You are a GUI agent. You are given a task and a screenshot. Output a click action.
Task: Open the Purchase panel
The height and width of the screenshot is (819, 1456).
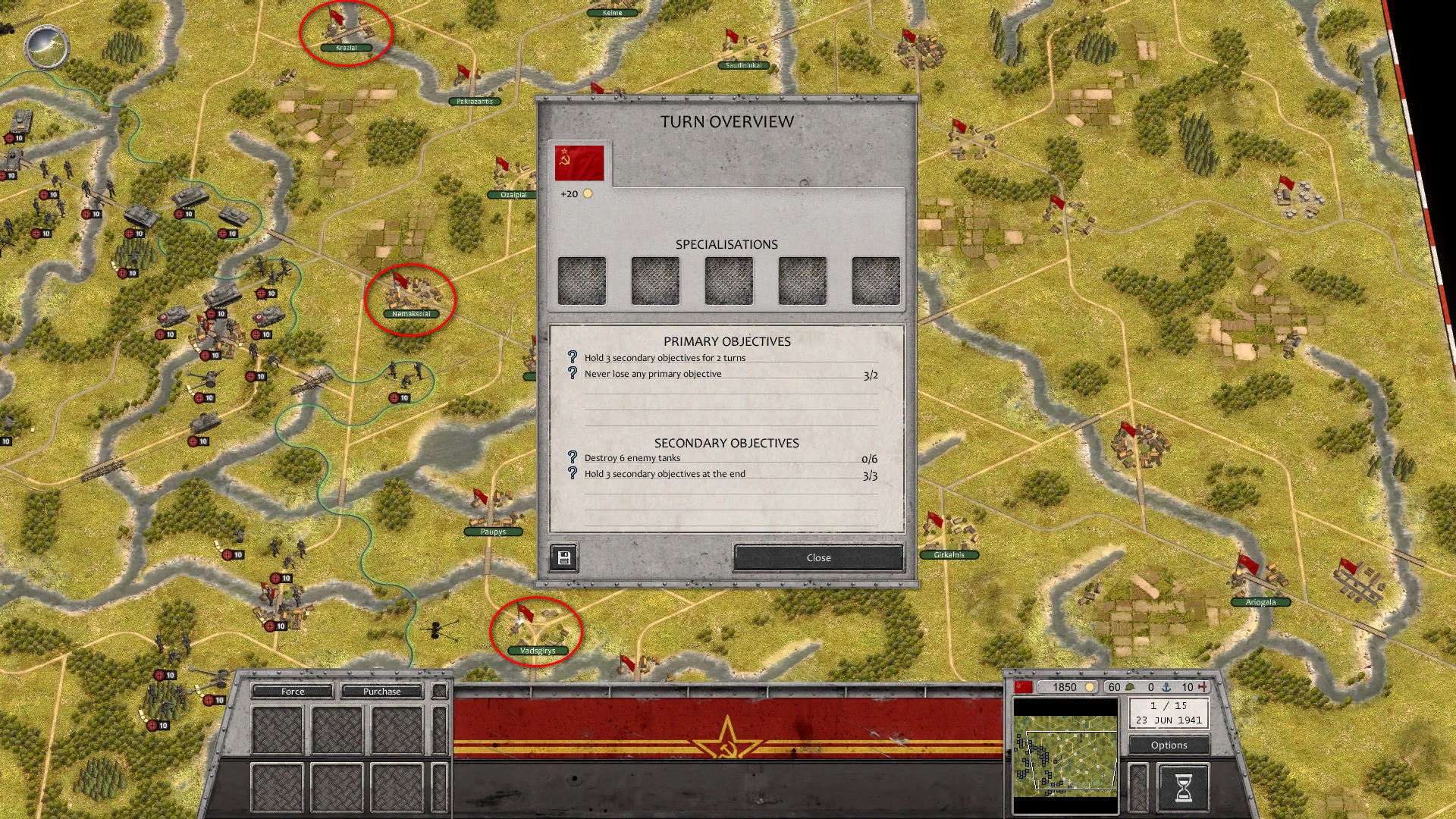(382, 691)
